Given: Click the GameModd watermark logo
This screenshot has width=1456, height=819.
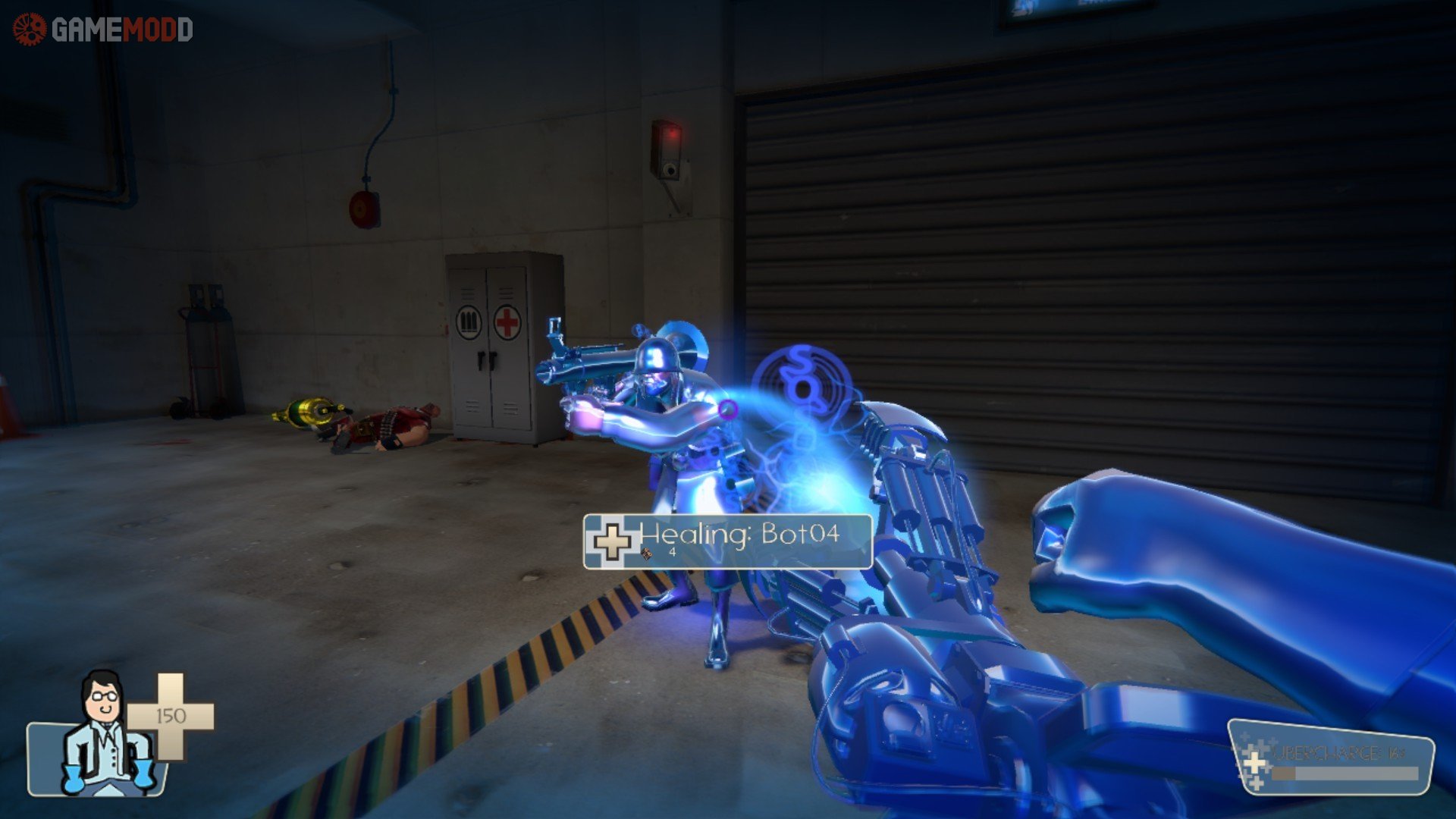Looking at the screenshot, I should [x=103, y=30].
